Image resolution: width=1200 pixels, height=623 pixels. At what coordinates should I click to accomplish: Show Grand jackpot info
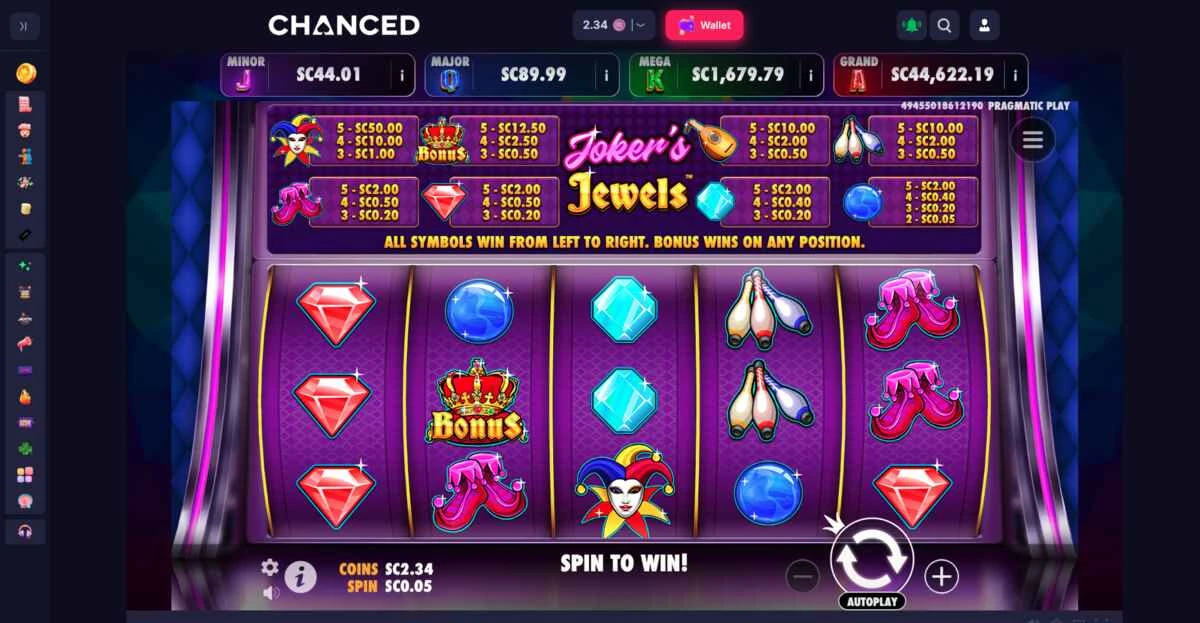tap(1015, 75)
